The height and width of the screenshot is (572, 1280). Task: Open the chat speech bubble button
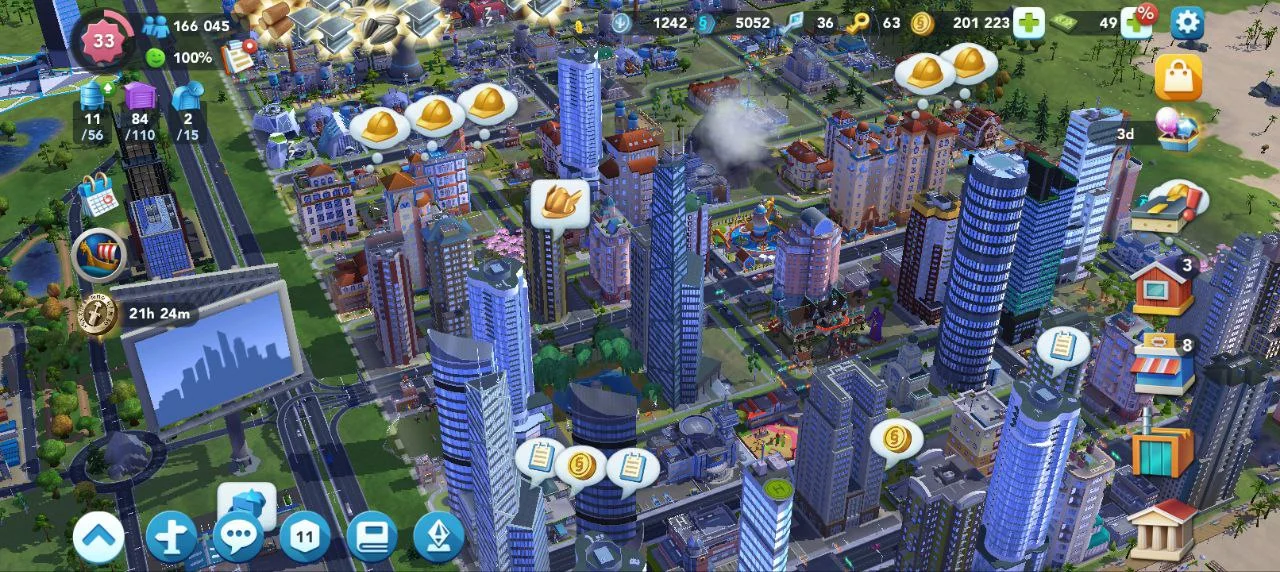click(x=238, y=537)
